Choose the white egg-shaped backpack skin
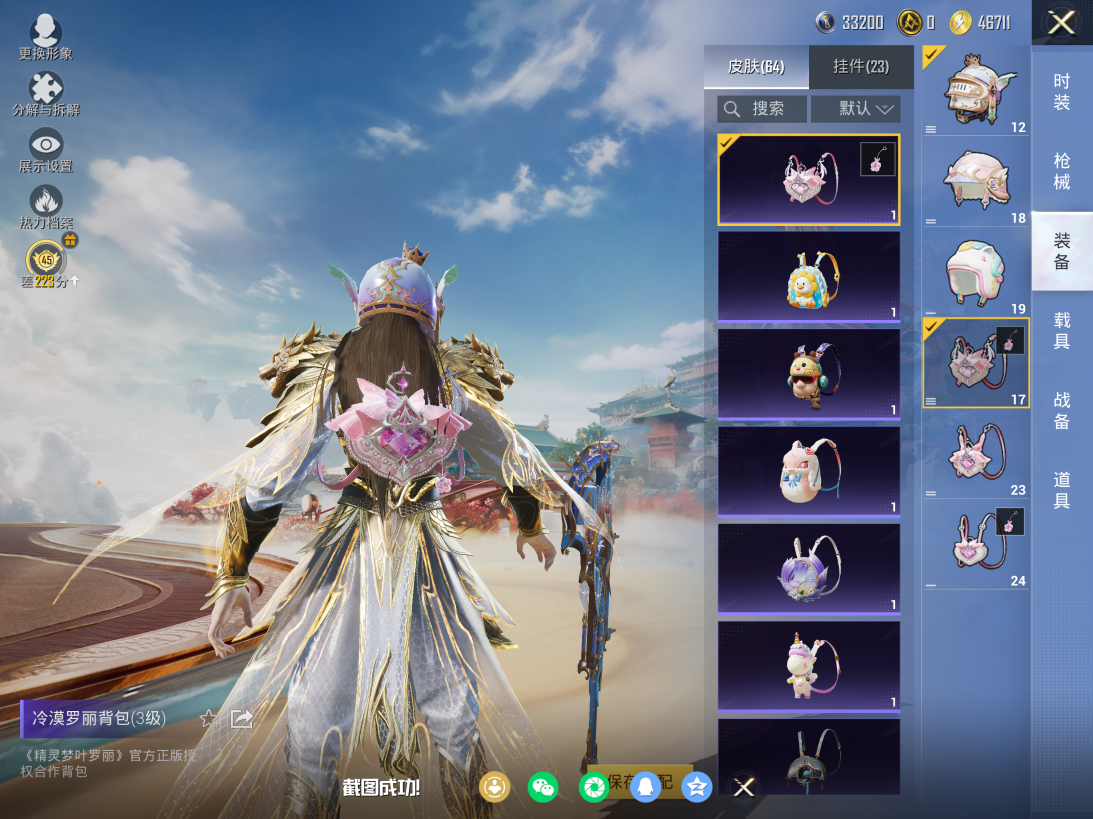 (809, 471)
